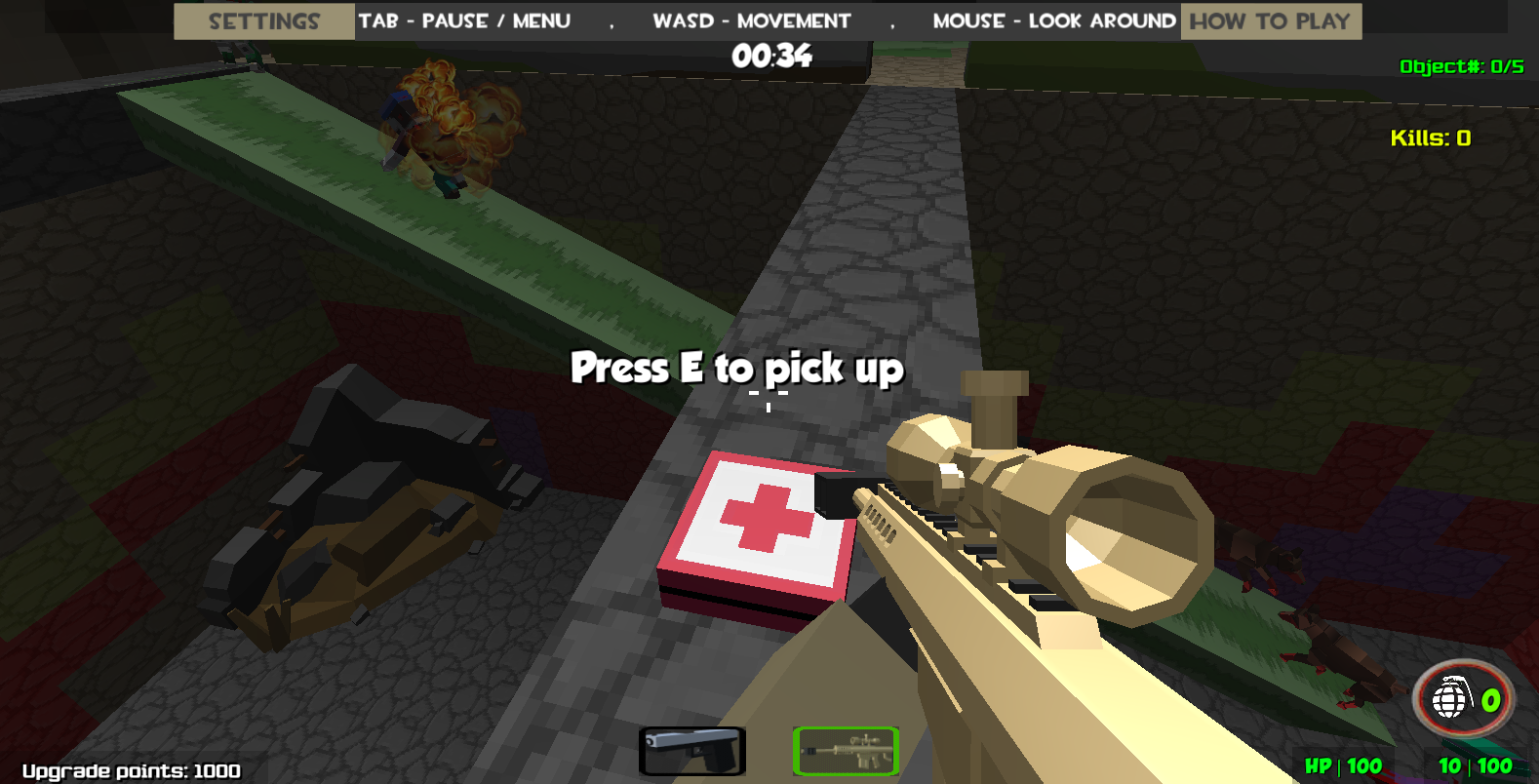
Task: Click the TAB - PAUSE / MENU label
Action: (465, 20)
